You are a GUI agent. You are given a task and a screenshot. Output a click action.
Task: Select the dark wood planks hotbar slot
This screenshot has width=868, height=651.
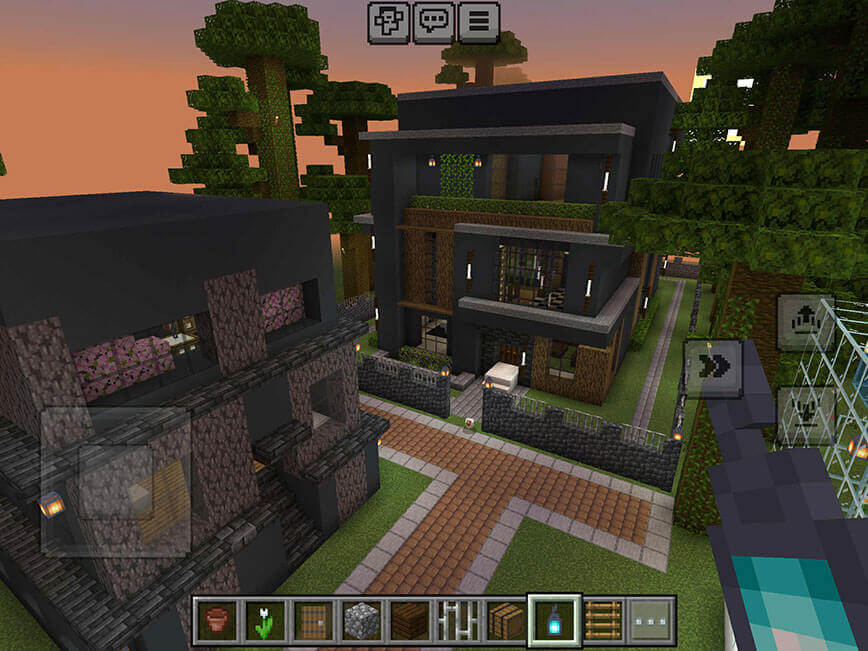pos(410,620)
